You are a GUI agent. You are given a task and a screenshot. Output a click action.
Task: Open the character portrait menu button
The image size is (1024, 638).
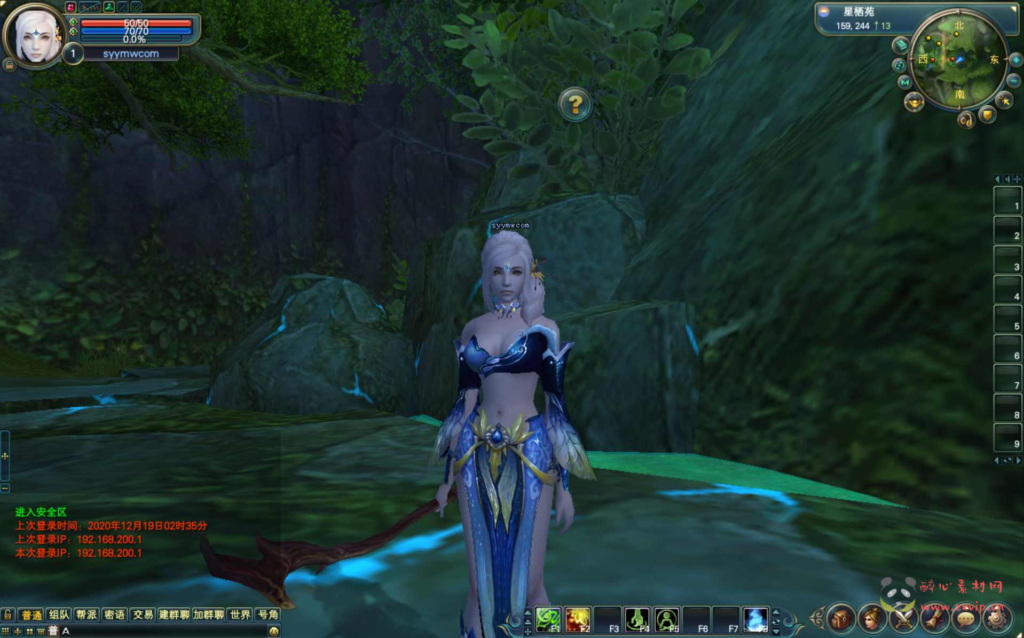873,618
